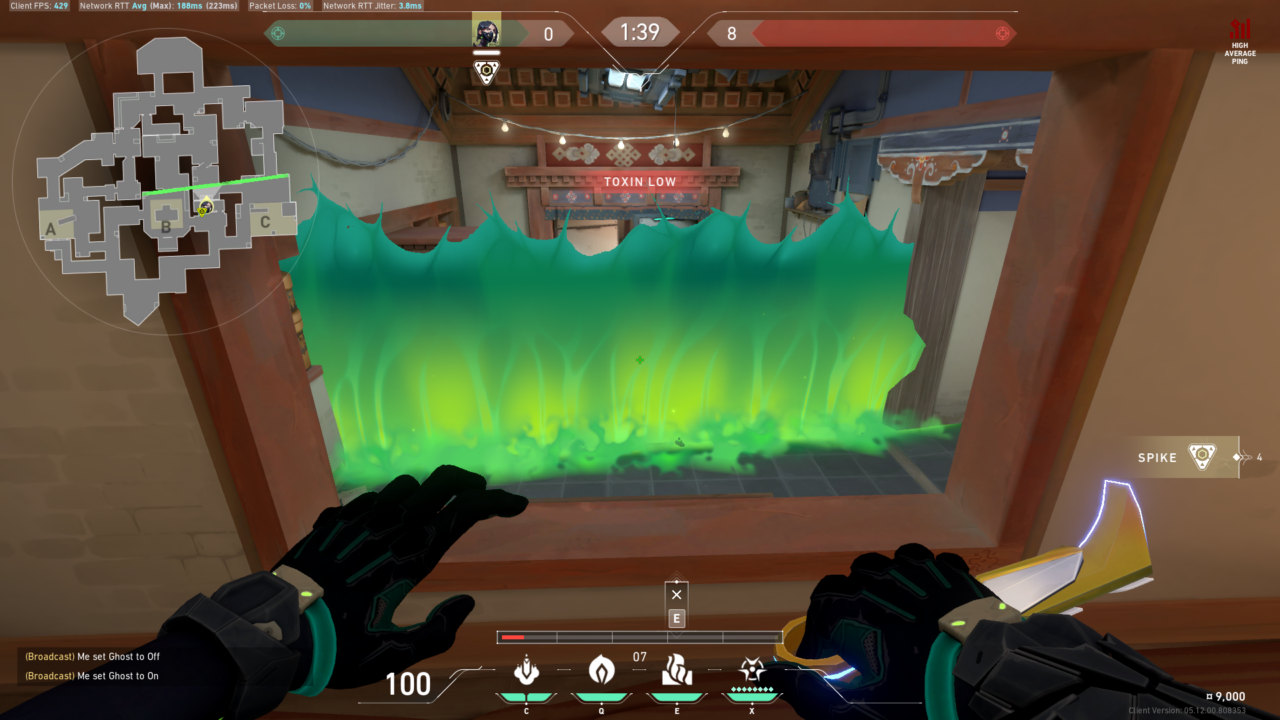This screenshot has width=1280, height=720.
Task: Click the A site marker on minimap
Action: (x=50, y=230)
